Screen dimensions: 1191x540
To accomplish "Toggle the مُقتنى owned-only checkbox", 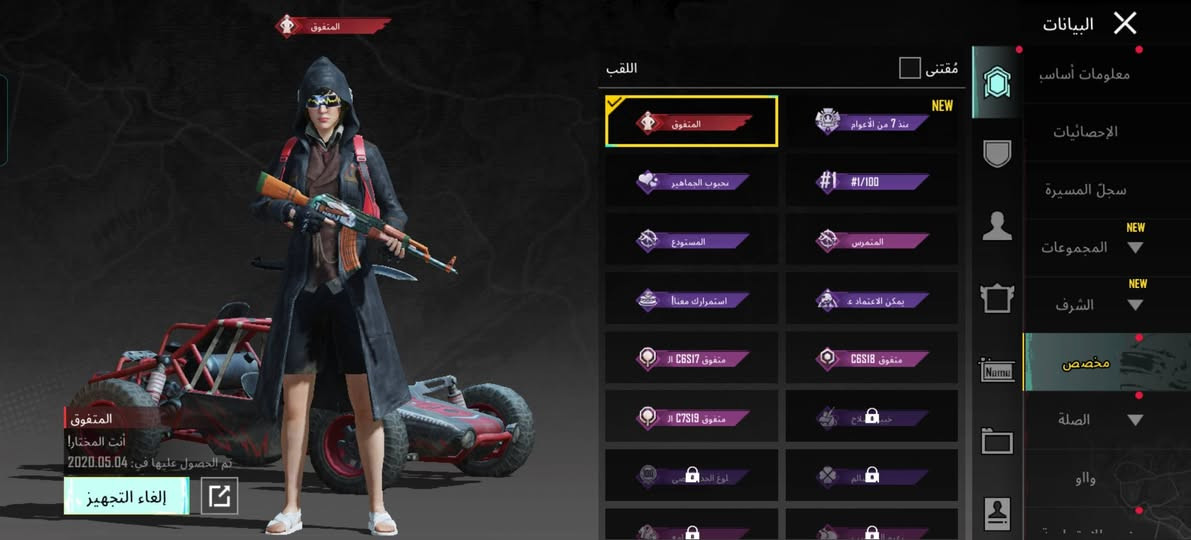I will 909,68.
